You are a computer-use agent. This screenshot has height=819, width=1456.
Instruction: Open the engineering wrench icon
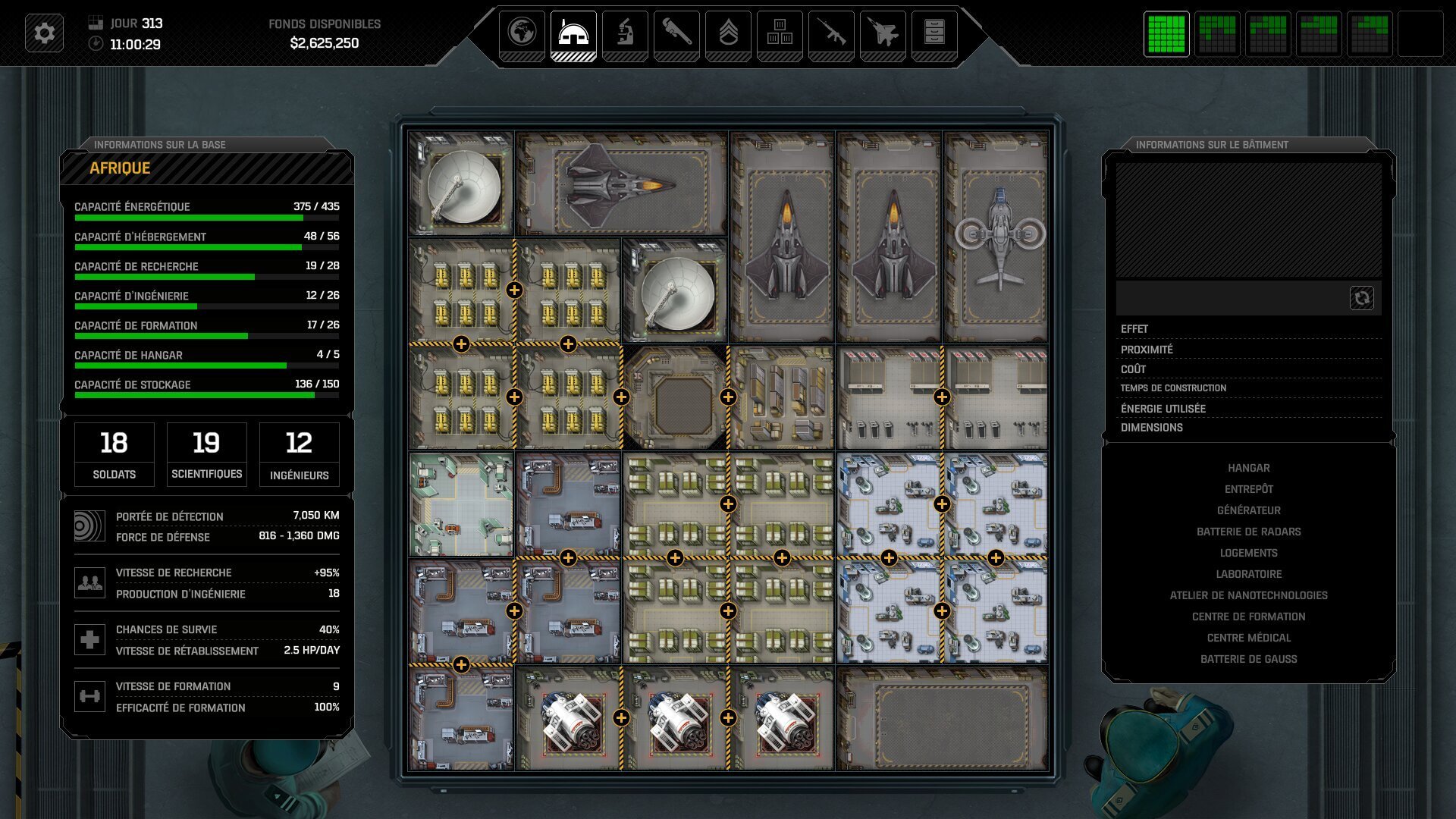677,33
